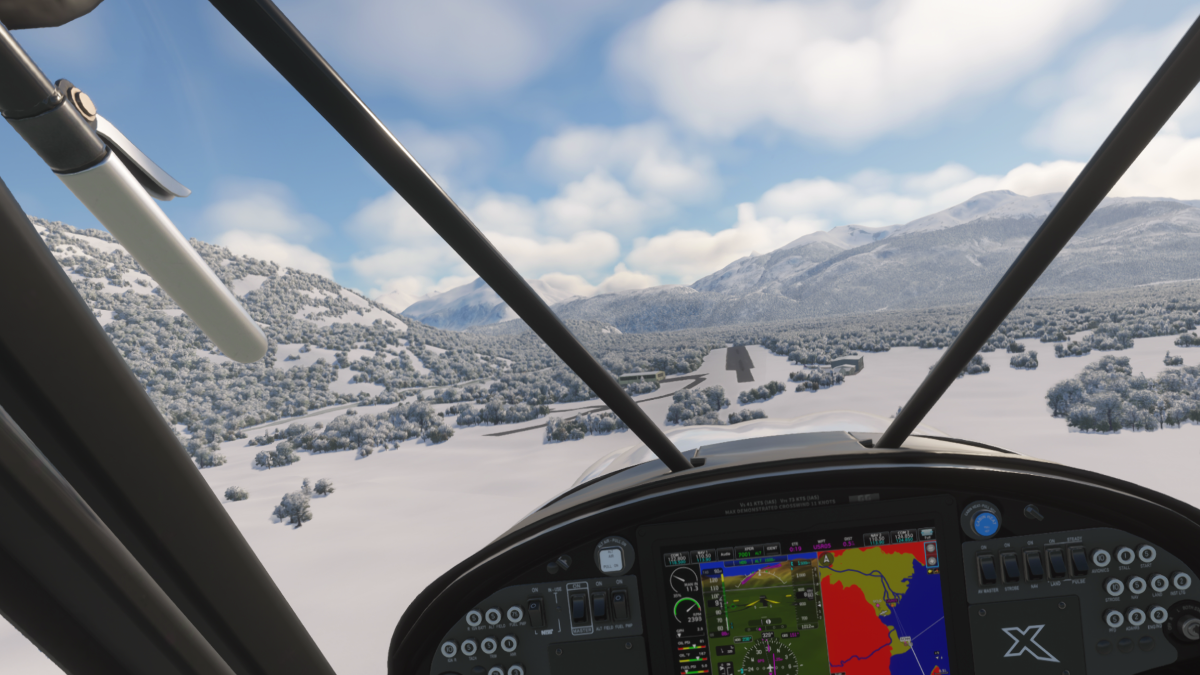Turn the ignition key switch
The height and width of the screenshot is (675, 1200).
point(1188,626)
